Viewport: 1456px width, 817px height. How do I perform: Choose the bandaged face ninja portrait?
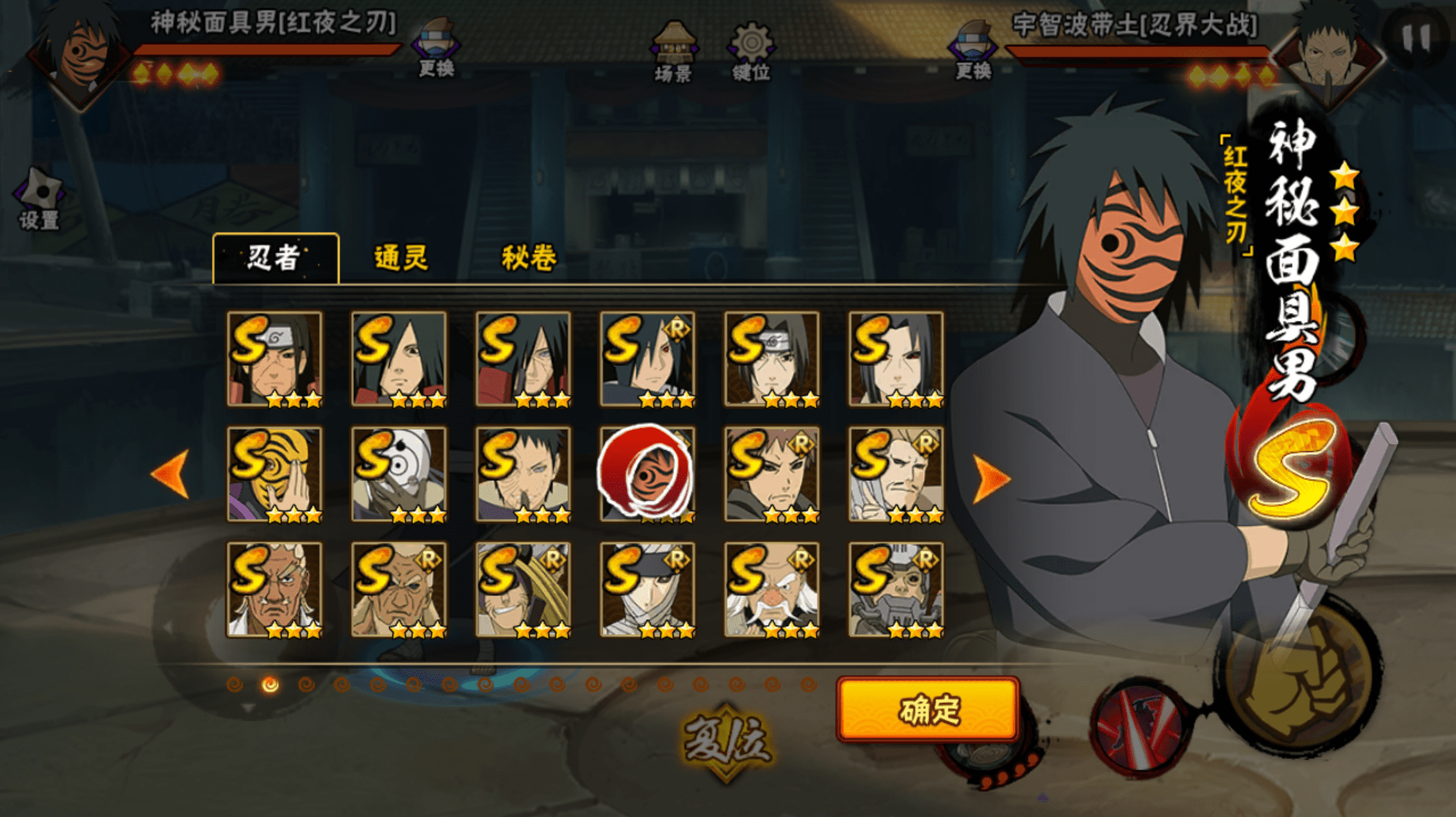tap(647, 590)
